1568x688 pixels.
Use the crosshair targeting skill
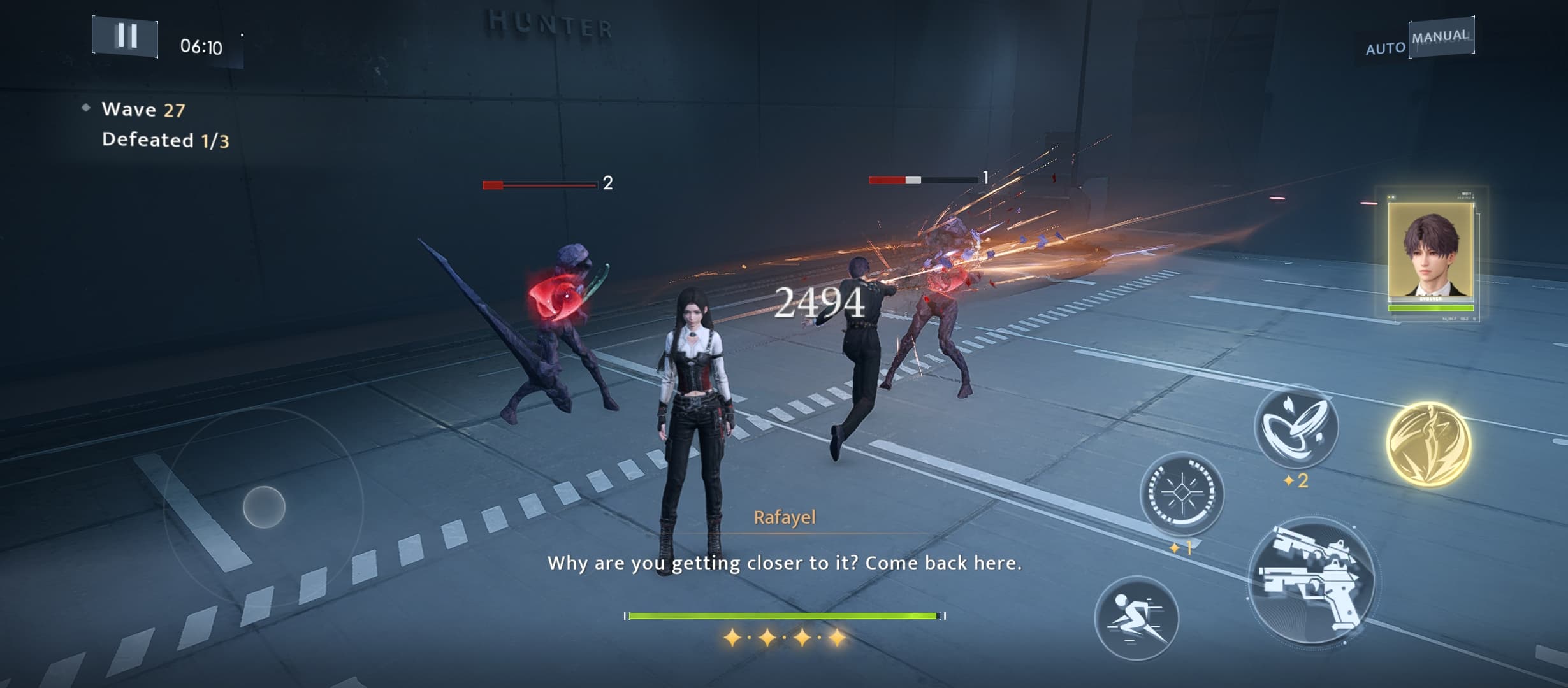pyautogui.click(x=1181, y=494)
